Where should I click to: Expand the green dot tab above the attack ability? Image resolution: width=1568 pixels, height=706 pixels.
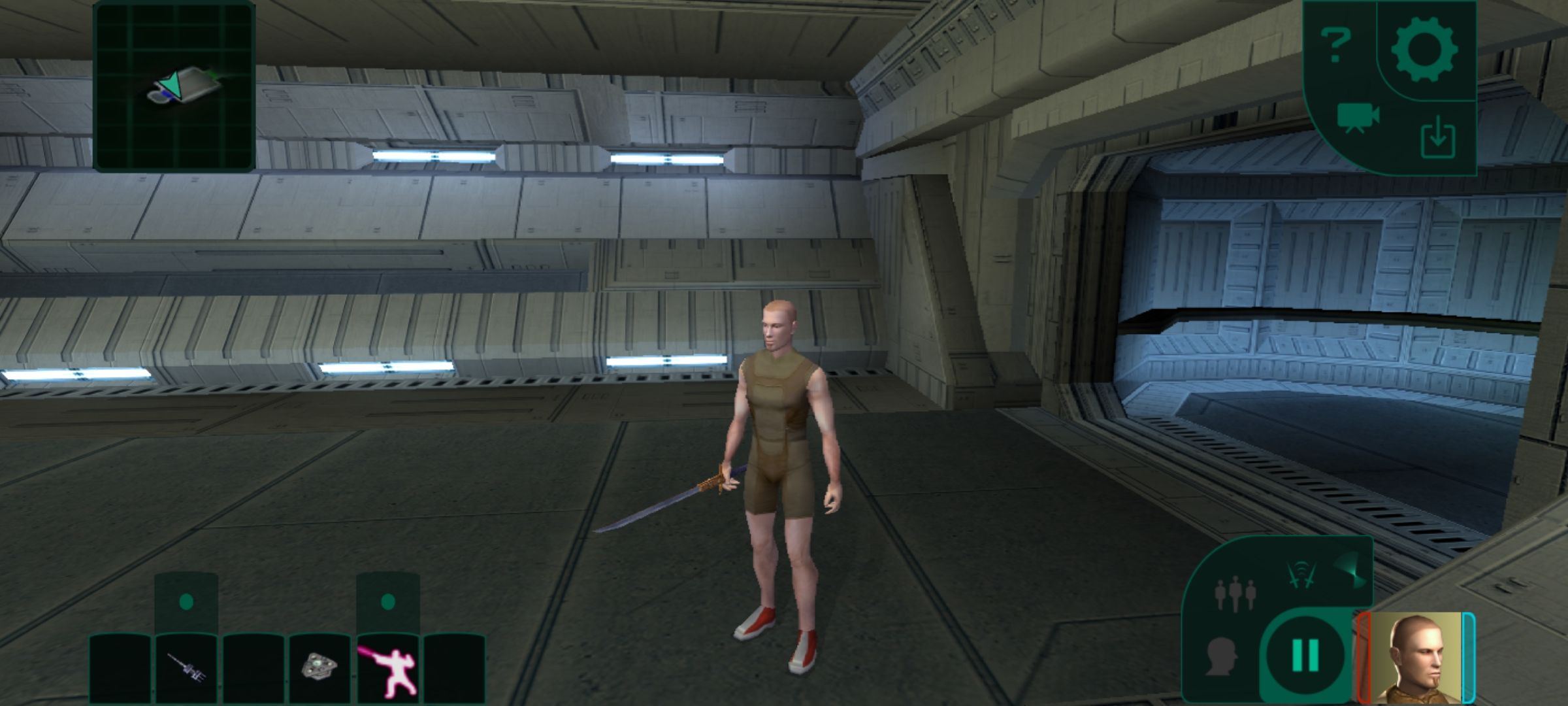[387, 601]
